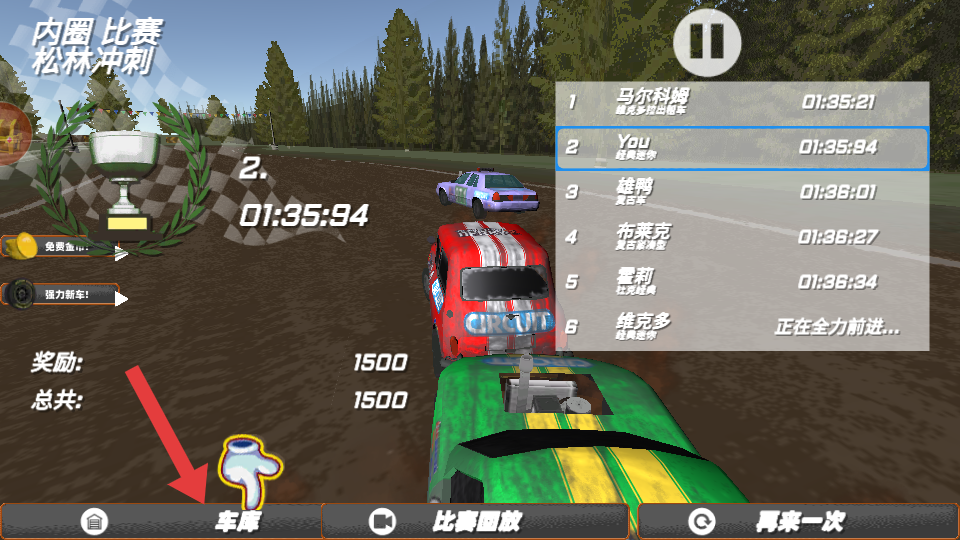Viewport: 960px width, 540px height.
Task: Tap the round pause button
Action: click(707, 40)
